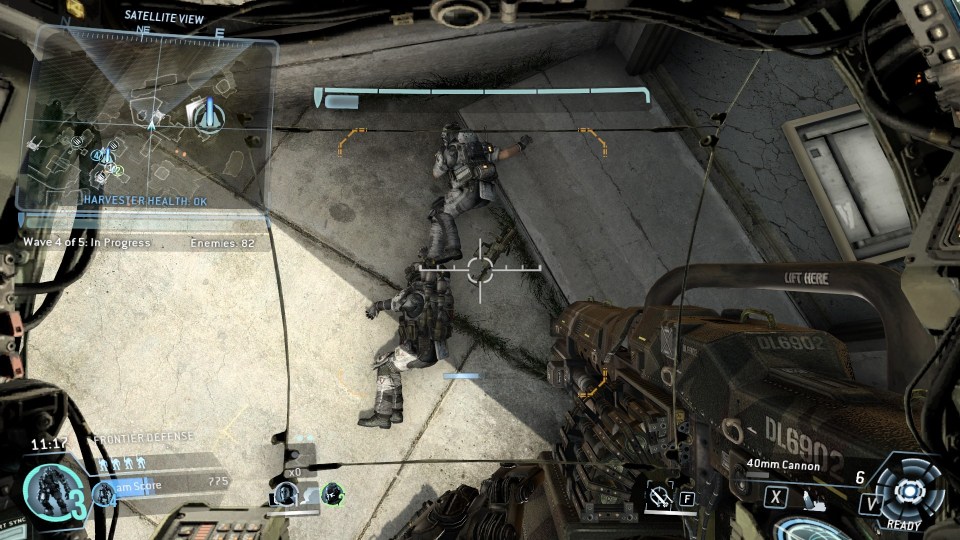Click the green-ringed pilot icon
The image size is (960, 540).
[x=332, y=492]
